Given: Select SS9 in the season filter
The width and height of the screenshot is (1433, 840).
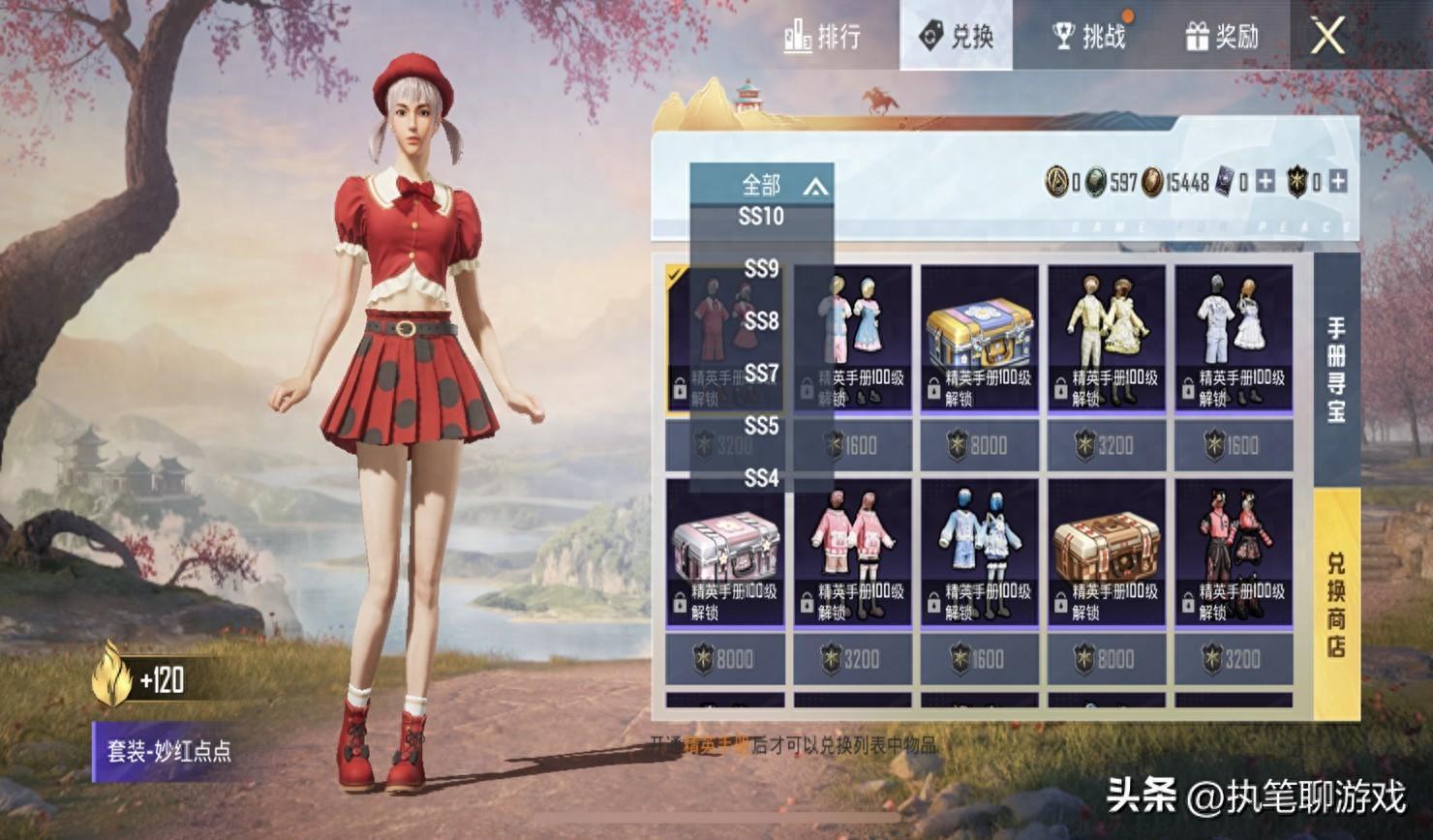Looking at the screenshot, I should (761, 269).
